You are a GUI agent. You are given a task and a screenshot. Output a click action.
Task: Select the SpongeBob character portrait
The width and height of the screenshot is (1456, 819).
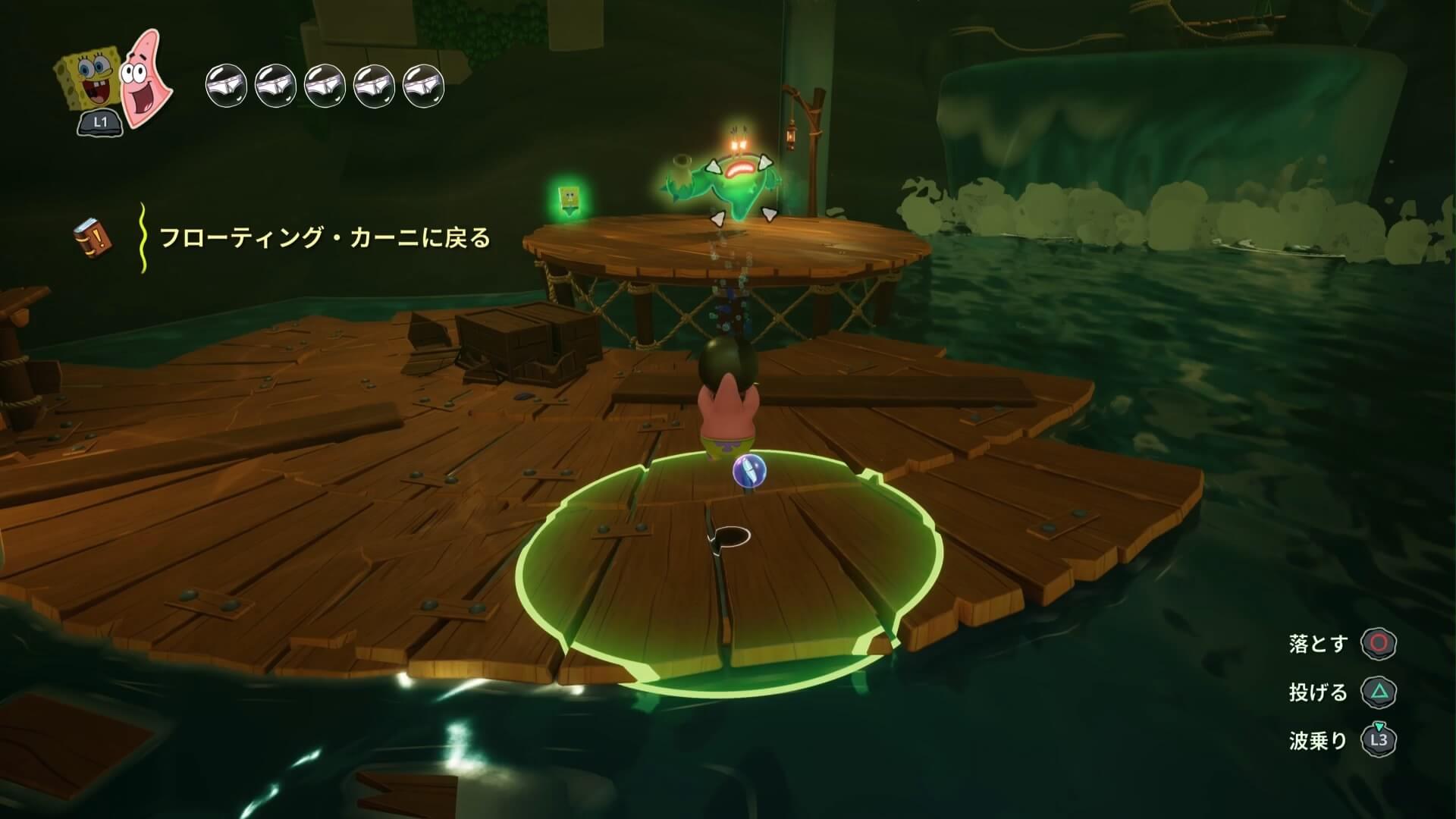point(85,82)
